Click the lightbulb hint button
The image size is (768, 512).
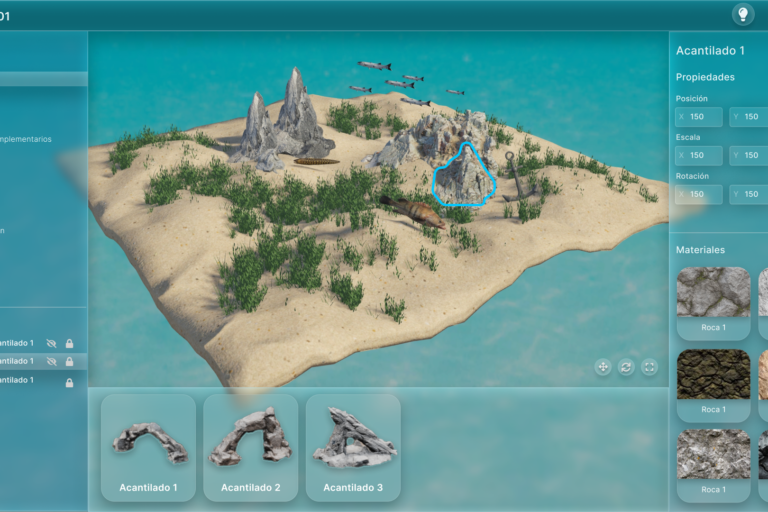(743, 14)
